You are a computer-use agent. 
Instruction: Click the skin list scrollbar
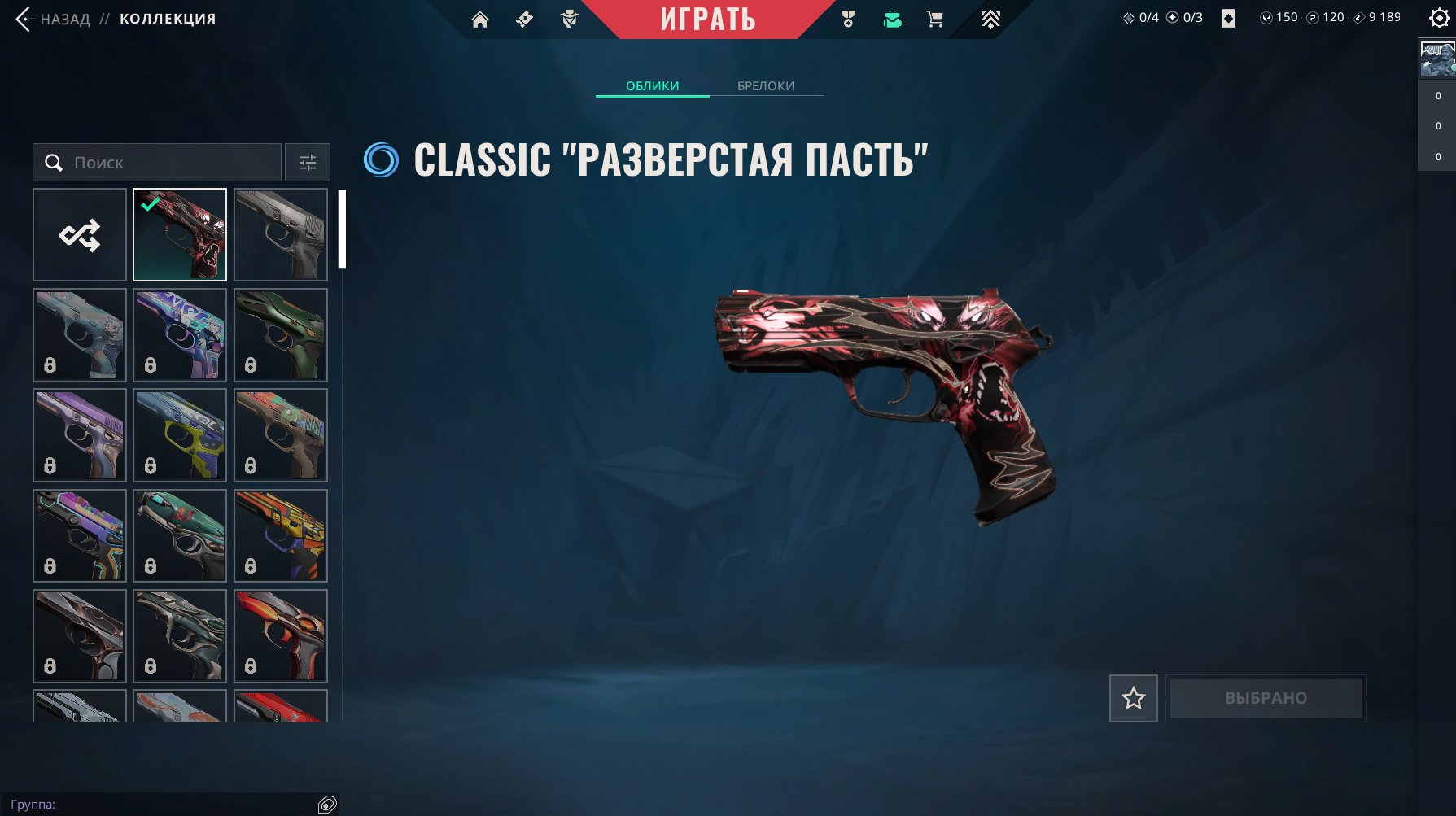tap(343, 229)
